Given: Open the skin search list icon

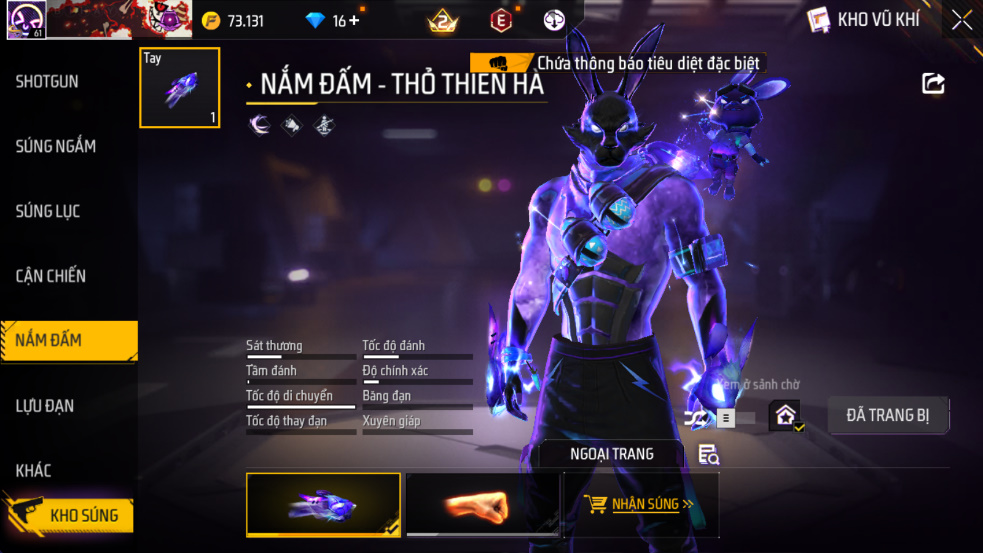Looking at the screenshot, I should coord(708,455).
